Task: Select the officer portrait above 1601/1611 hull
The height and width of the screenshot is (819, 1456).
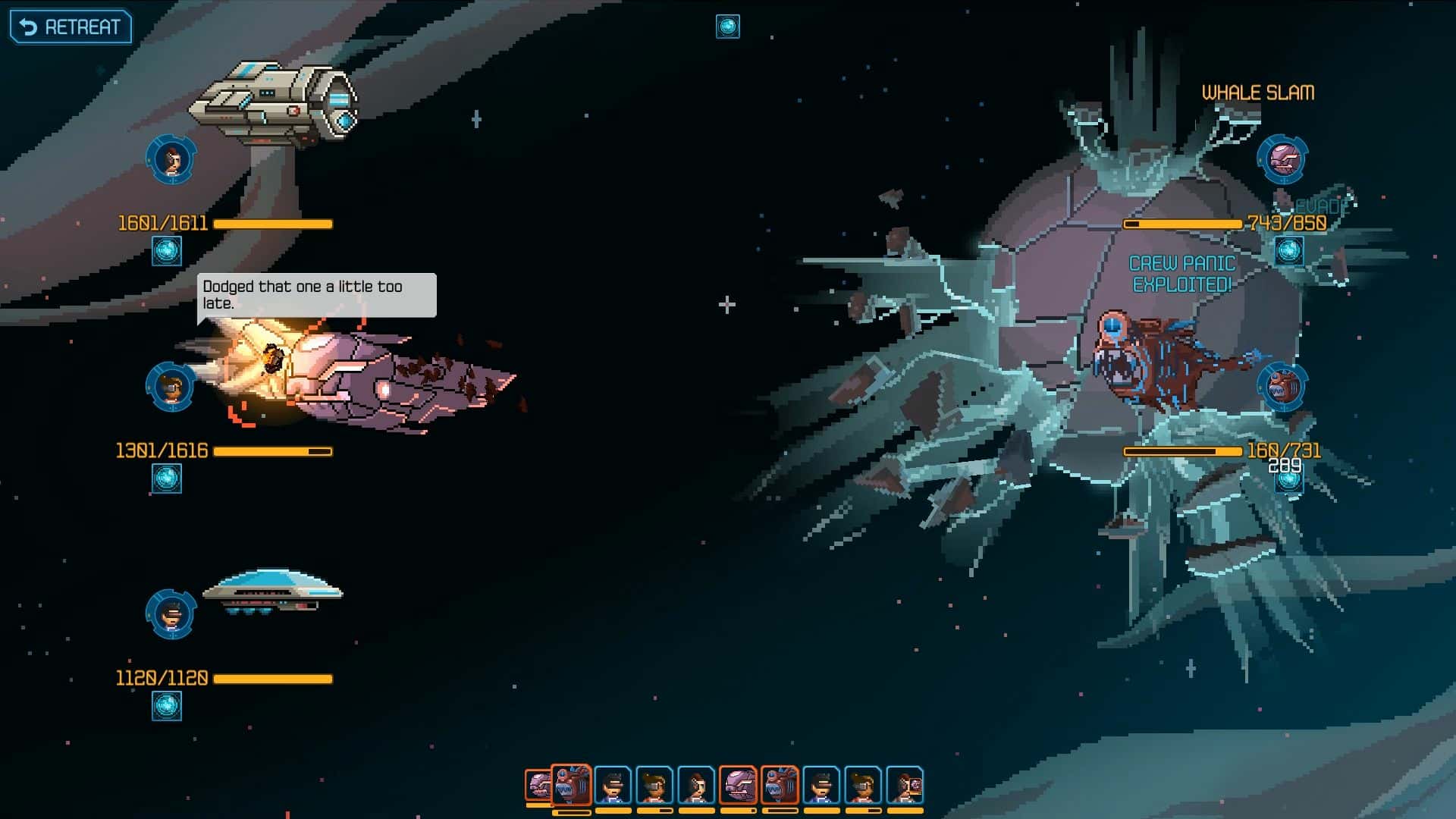Action: click(171, 159)
